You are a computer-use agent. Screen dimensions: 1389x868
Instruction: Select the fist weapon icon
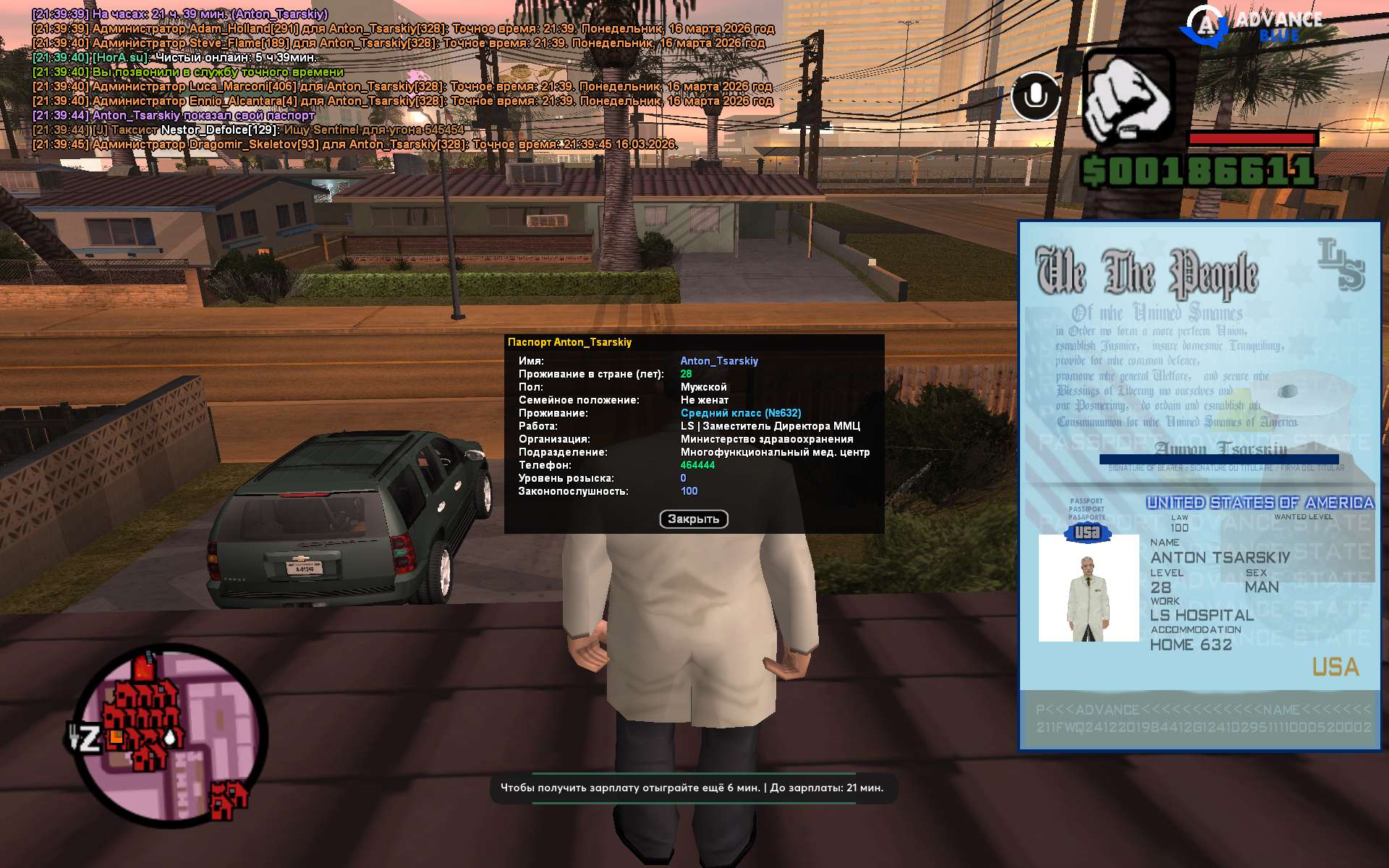point(1127,97)
